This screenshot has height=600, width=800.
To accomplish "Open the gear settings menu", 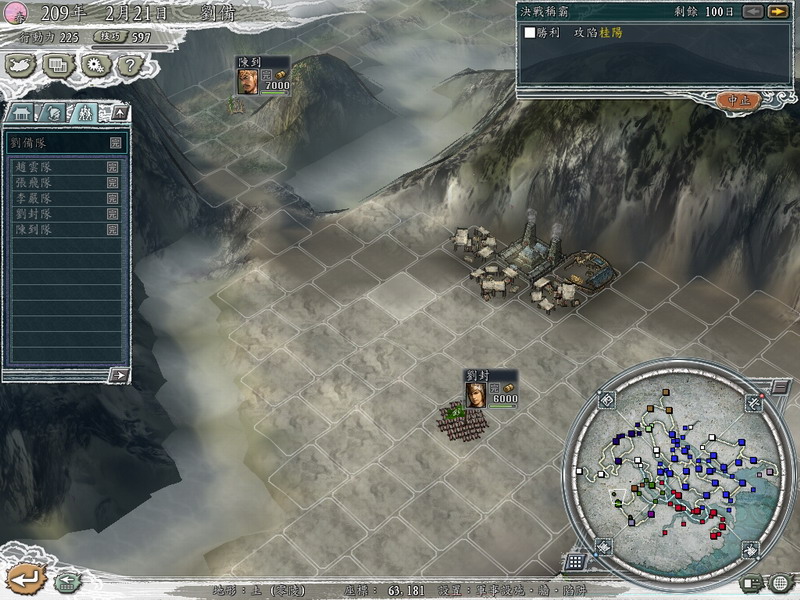I will (94, 66).
